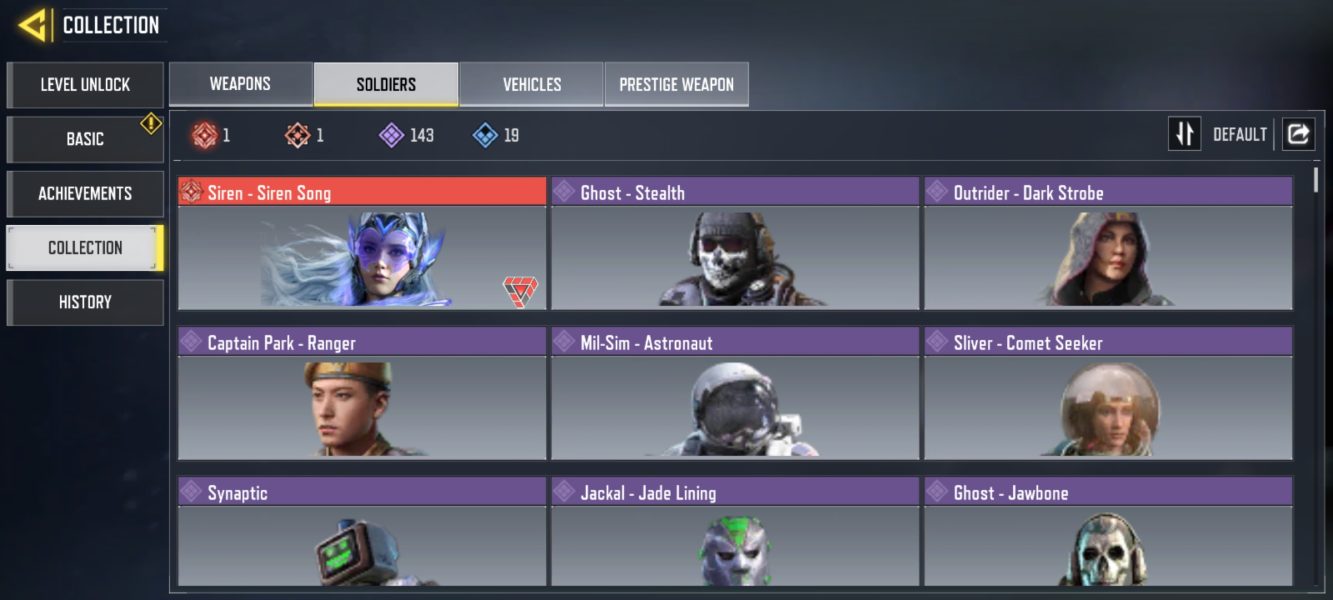This screenshot has height=600, width=1333.
Task: Switch to the Weapons tab
Action: [240, 84]
